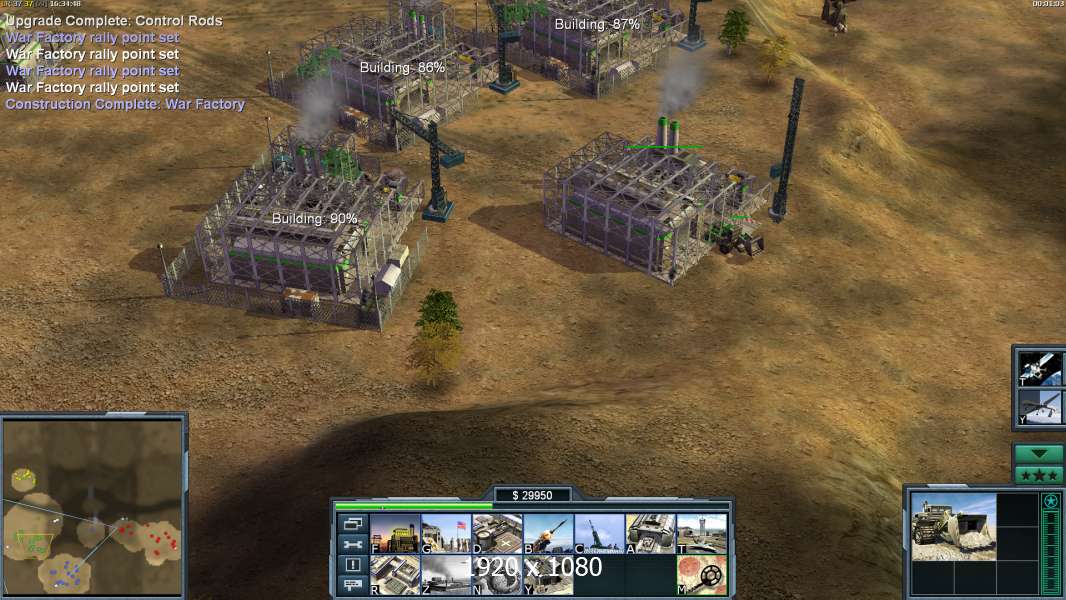Choose the building icon on hotkey R
1066x600 pixels.
click(395, 575)
